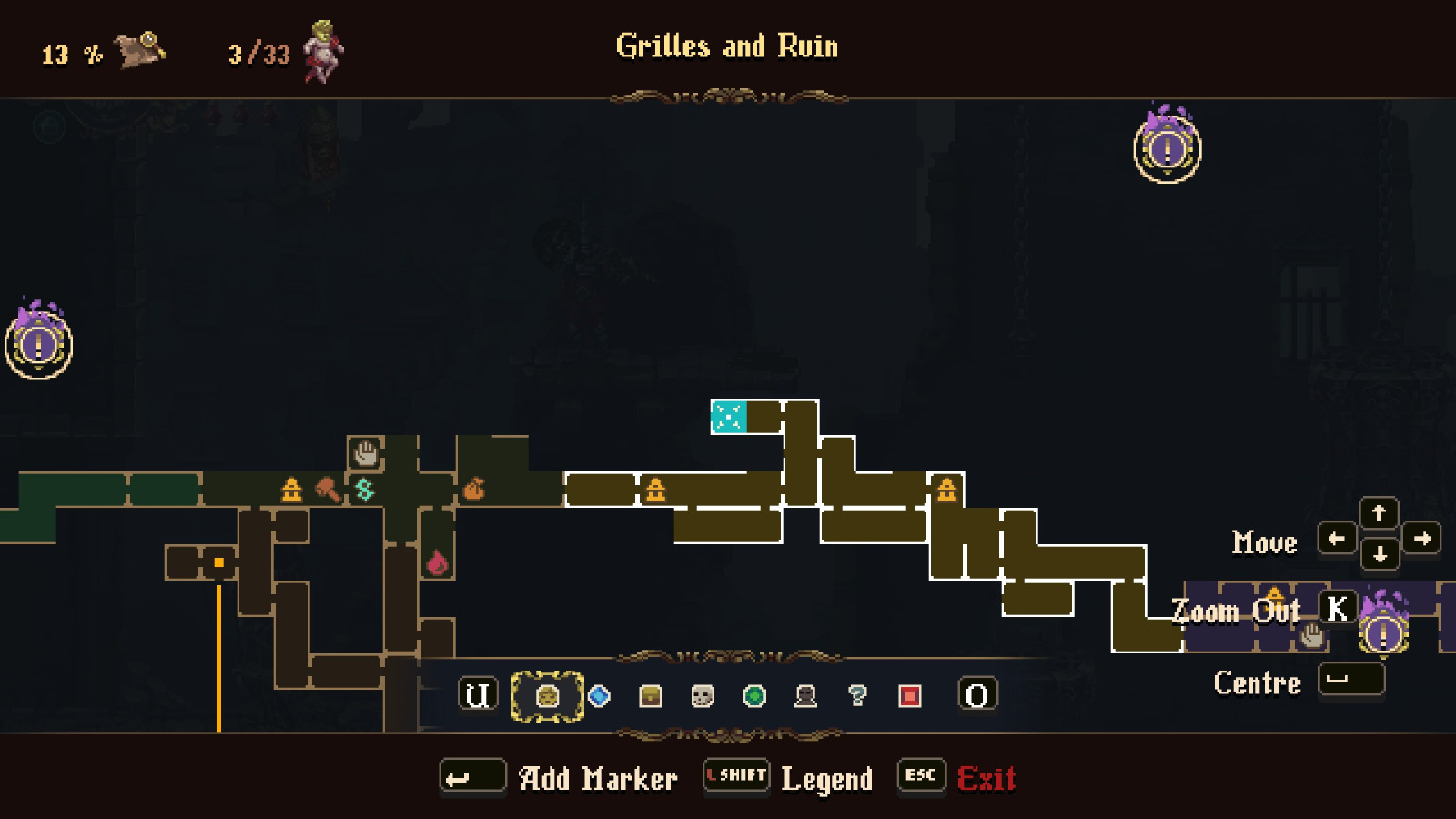This screenshot has height=819, width=1456.
Task: Click the orange sack merchant icon on the map
Action: tap(475, 487)
